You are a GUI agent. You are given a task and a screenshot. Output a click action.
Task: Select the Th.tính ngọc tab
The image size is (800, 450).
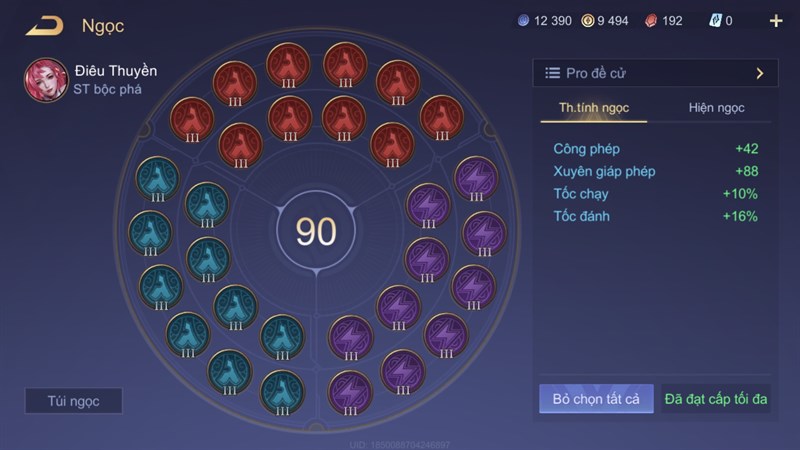tap(594, 108)
